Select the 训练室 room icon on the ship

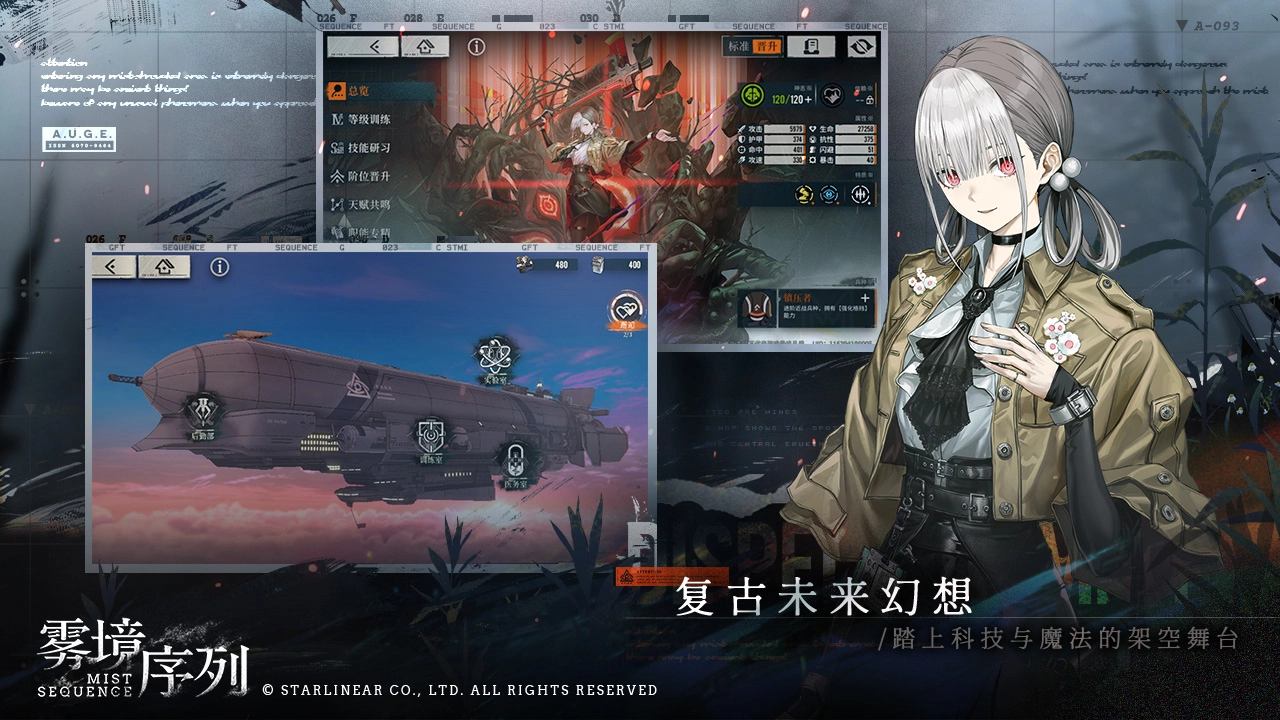pos(429,435)
